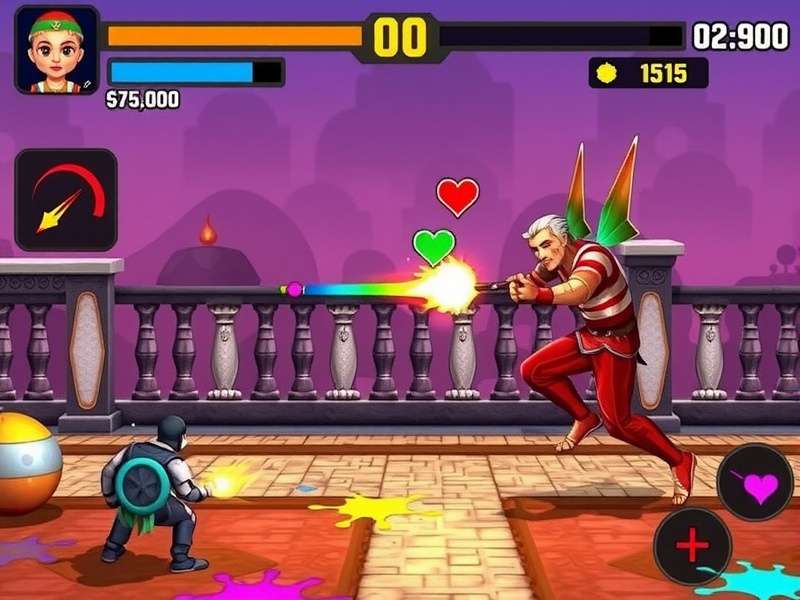Use the pink heart skill button

[x=755, y=484]
